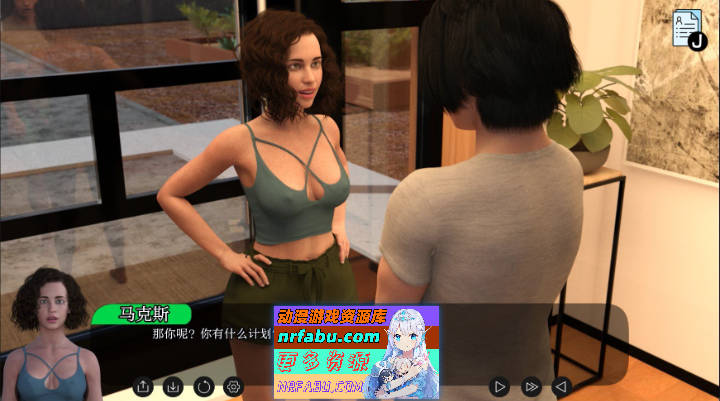Go back with the left-pointing triangle
The width and height of the screenshot is (720, 401).
point(561,385)
